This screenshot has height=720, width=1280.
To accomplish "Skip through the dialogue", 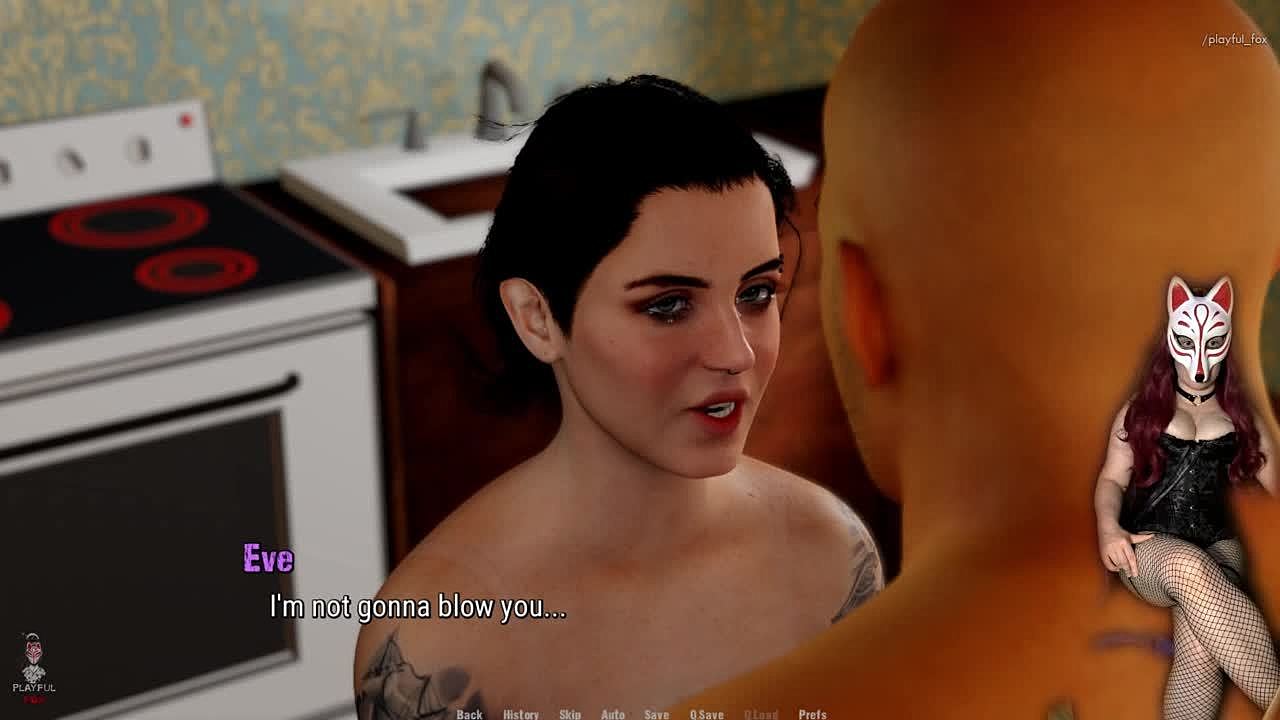I will point(570,714).
